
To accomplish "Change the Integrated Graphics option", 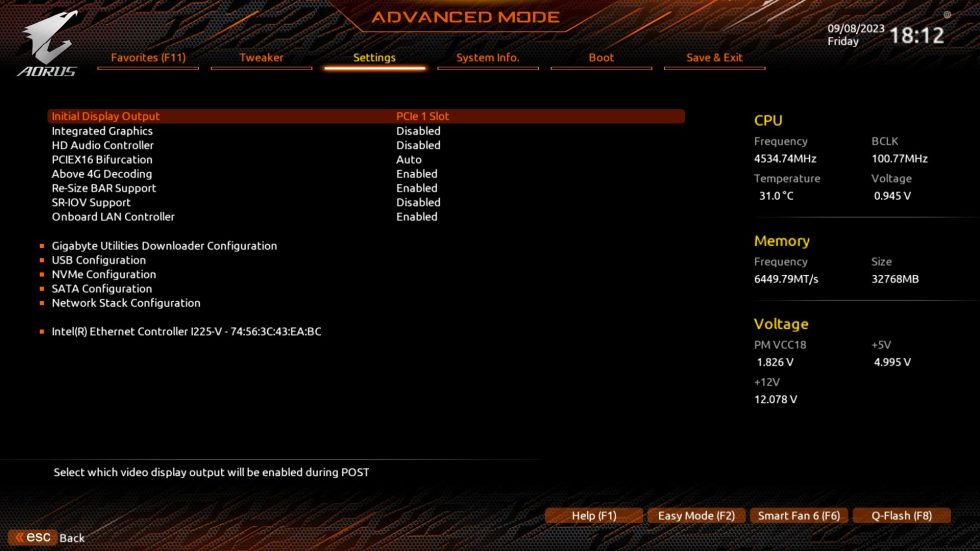I will coord(102,131).
